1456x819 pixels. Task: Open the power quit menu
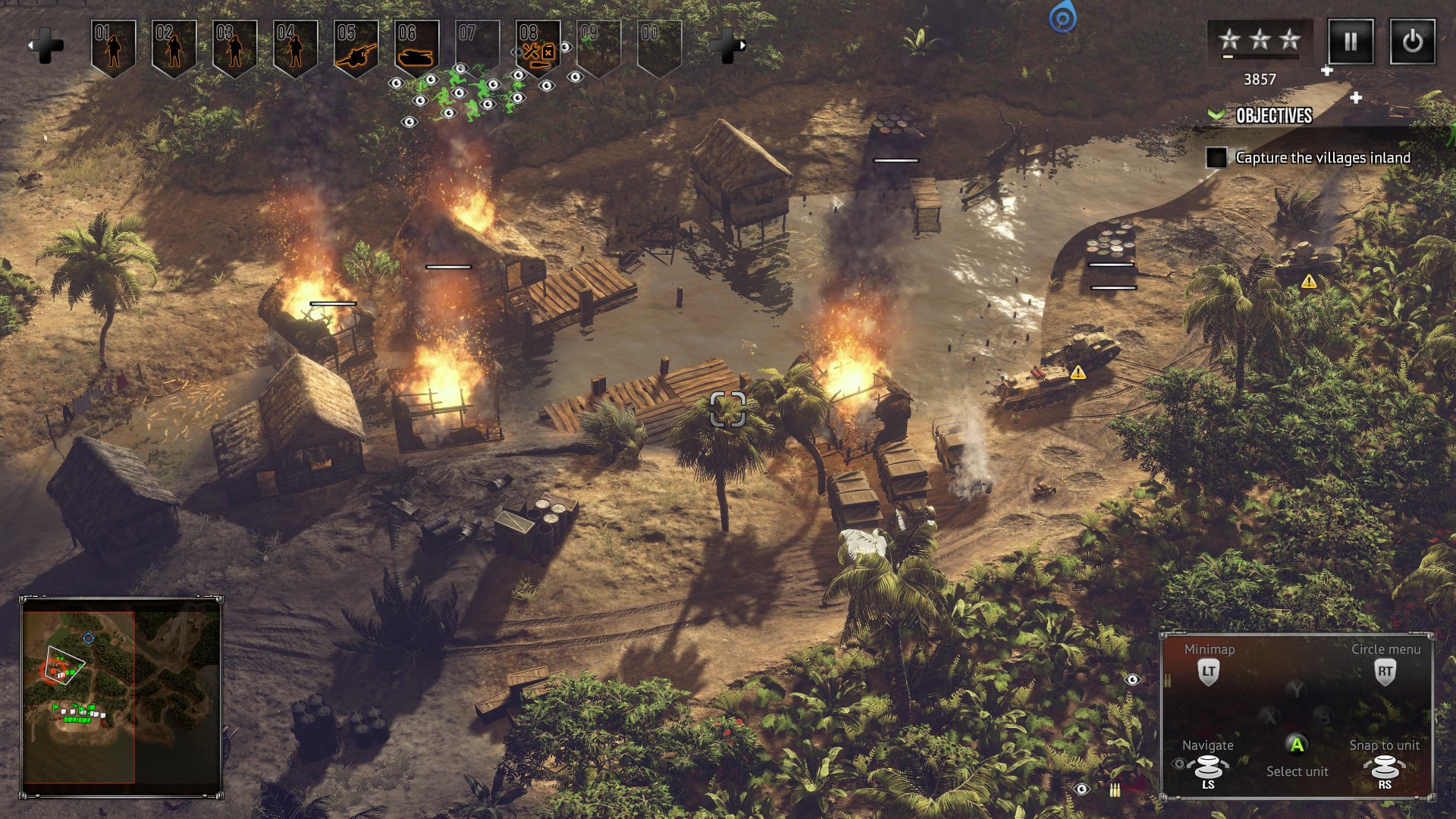click(1412, 42)
